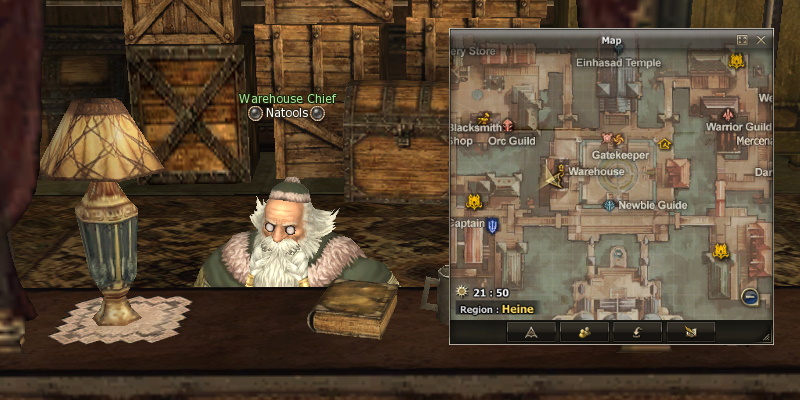Image resolution: width=800 pixels, height=400 pixels.
Task: Click the Captain shield marker on the map
Action: coord(493,226)
